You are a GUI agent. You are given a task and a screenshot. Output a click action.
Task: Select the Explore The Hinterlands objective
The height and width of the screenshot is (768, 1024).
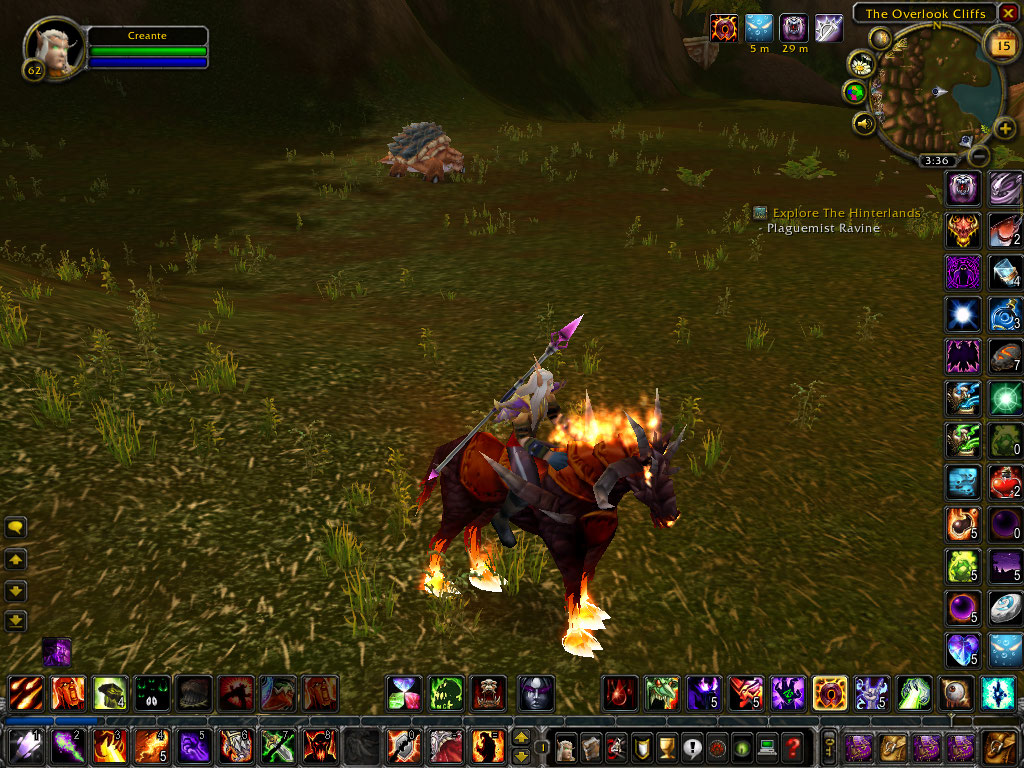846,213
